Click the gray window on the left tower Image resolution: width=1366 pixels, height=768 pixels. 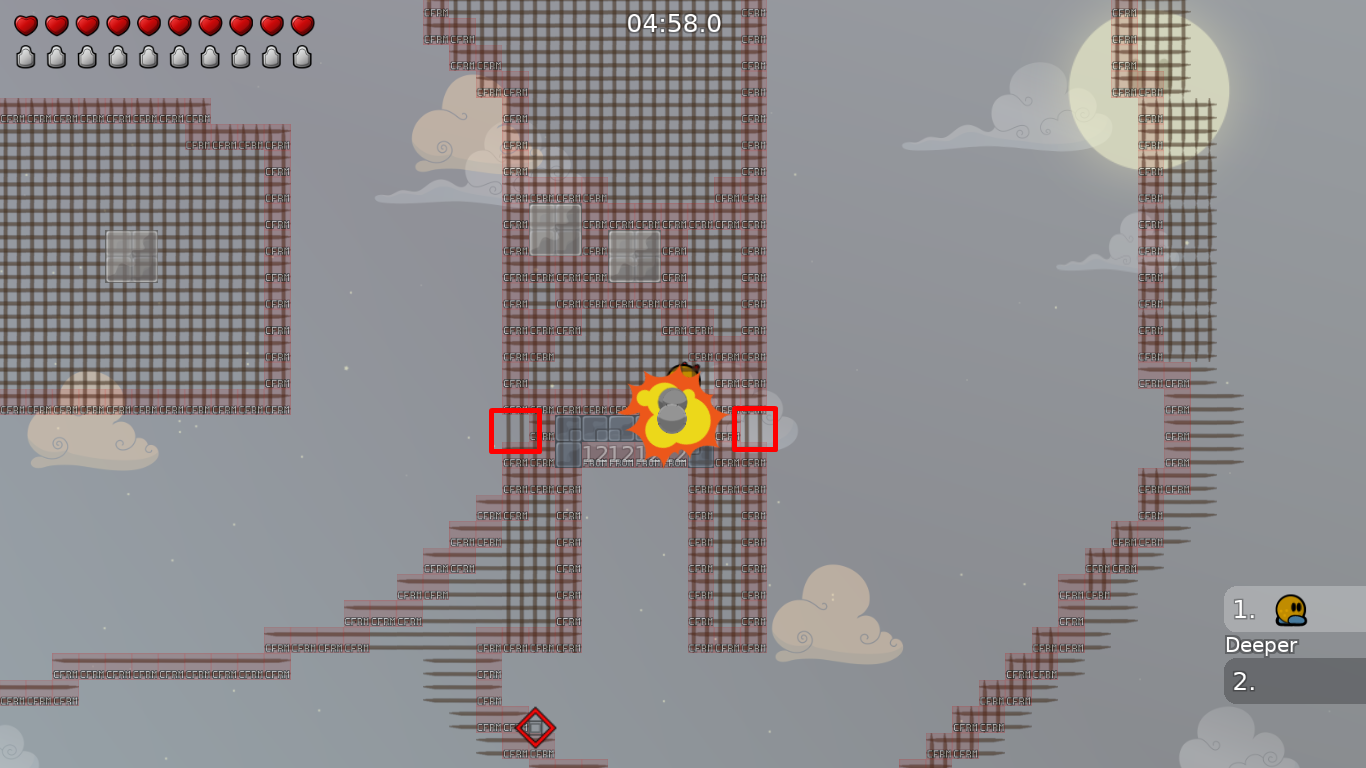[131, 256]
